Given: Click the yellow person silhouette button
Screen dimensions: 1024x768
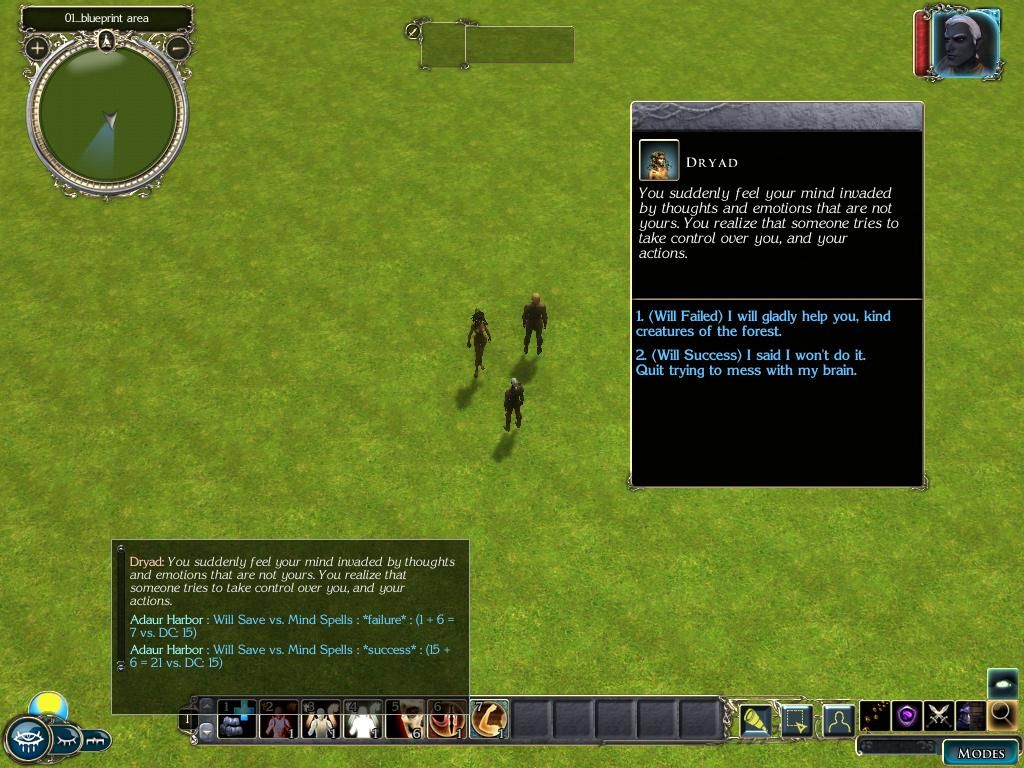Looking at the screenshot, I should (838, 719).
